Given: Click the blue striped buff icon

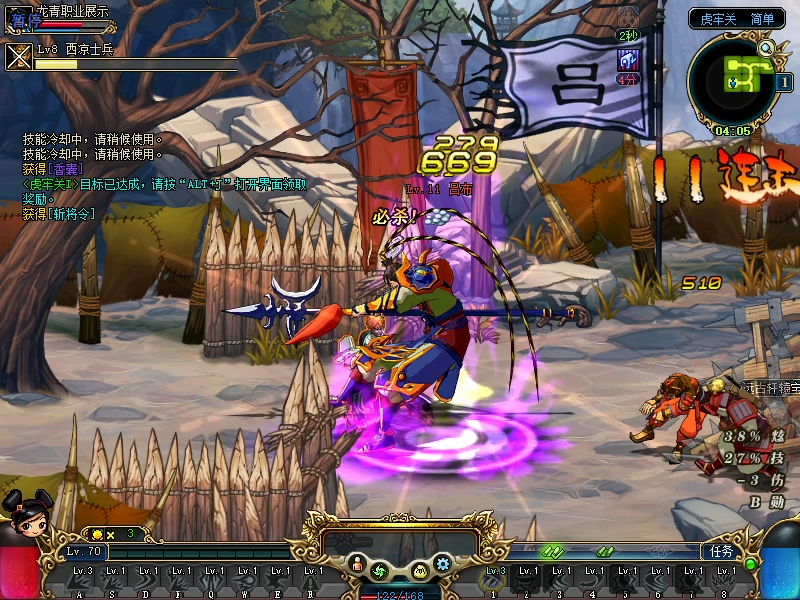Looking at the screenshot, I should (628, 59).
